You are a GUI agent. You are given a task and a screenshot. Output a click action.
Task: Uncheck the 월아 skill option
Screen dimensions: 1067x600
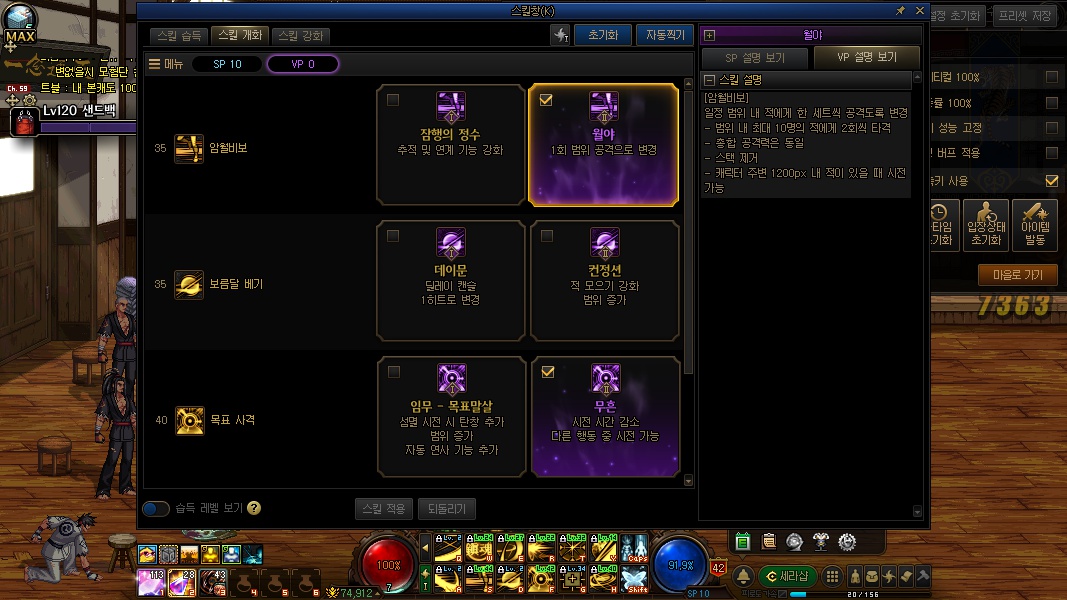[546, 100]
